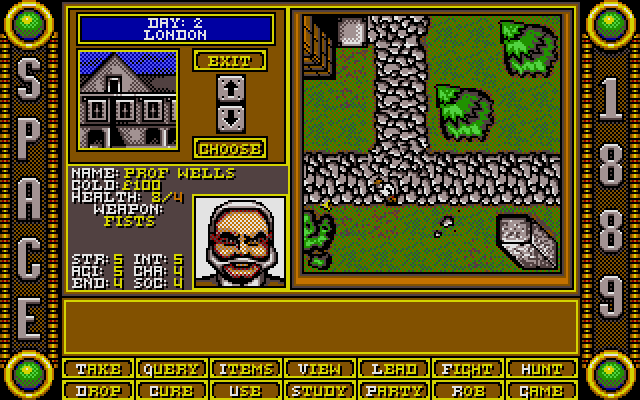
Task: Select the DROP command
Action: click(97, 390)
